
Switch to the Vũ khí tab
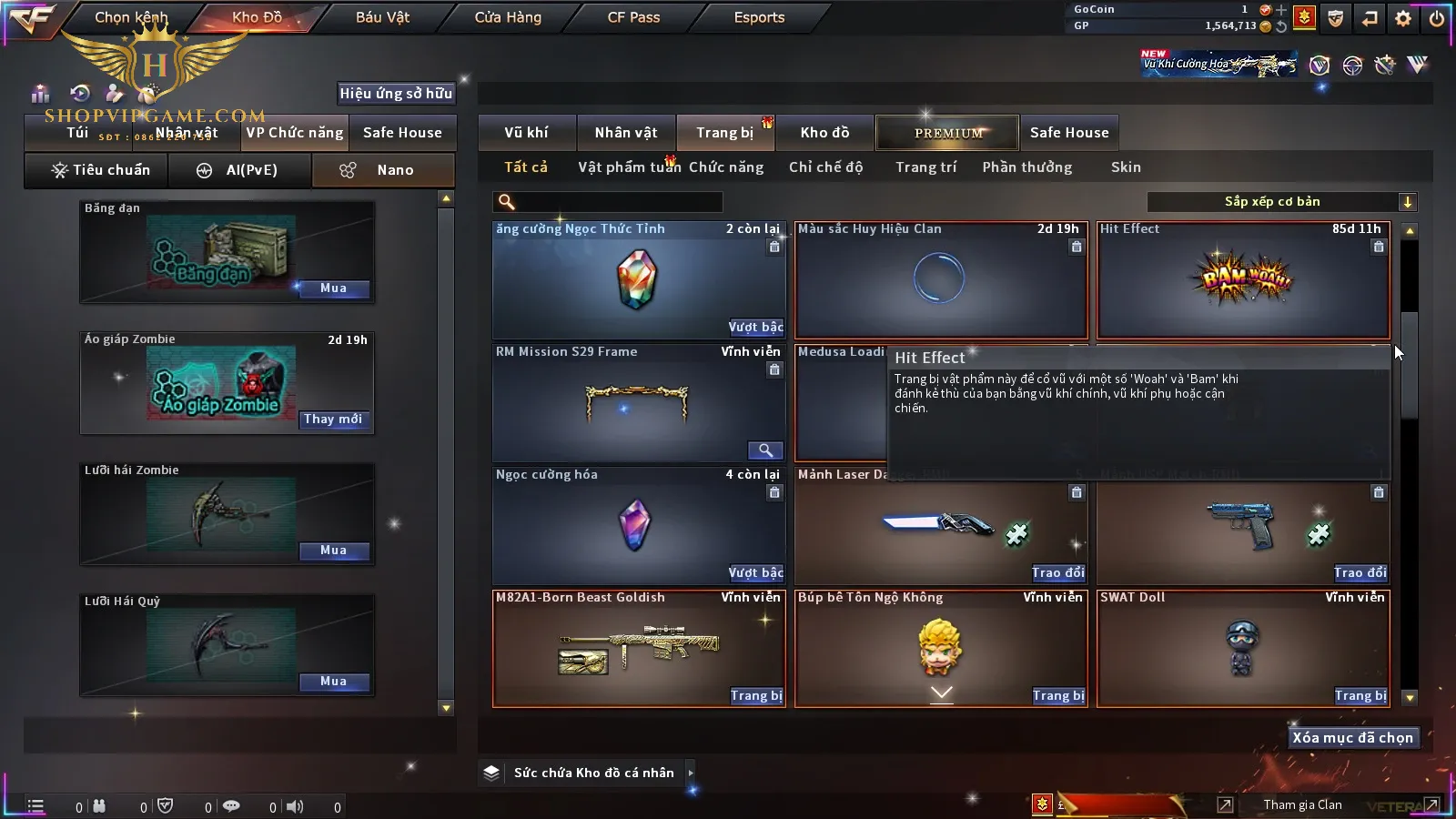pyautogui.click(x=526, y=133)
